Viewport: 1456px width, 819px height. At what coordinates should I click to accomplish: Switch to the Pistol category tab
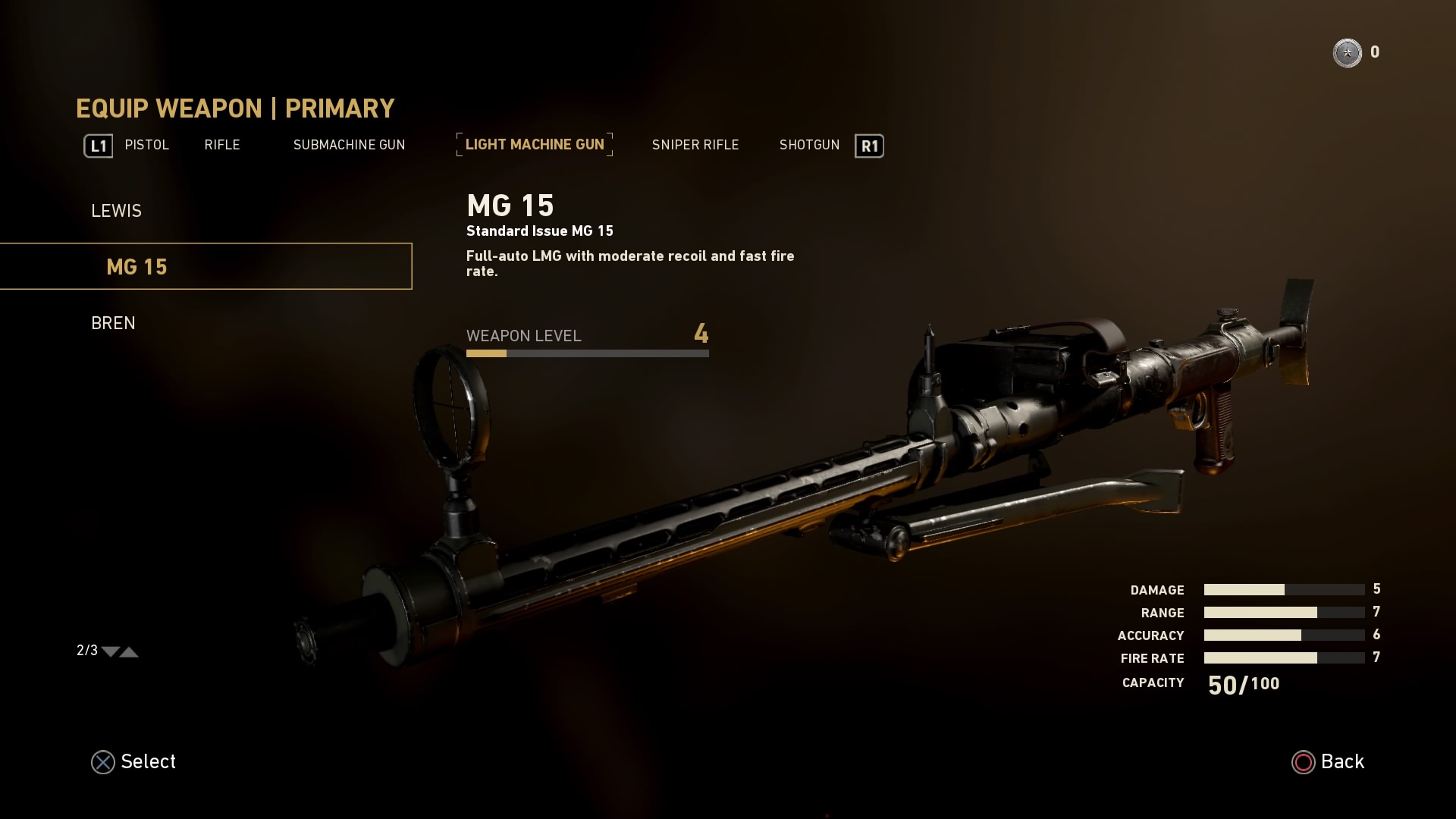(146, 145)
